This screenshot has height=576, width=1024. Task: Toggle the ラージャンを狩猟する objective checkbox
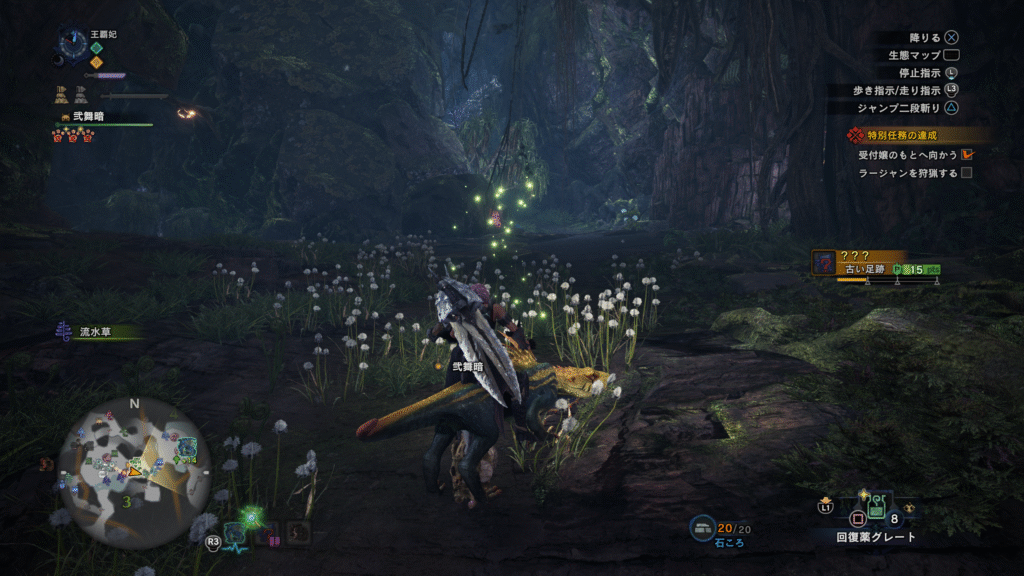click(967, 173)
